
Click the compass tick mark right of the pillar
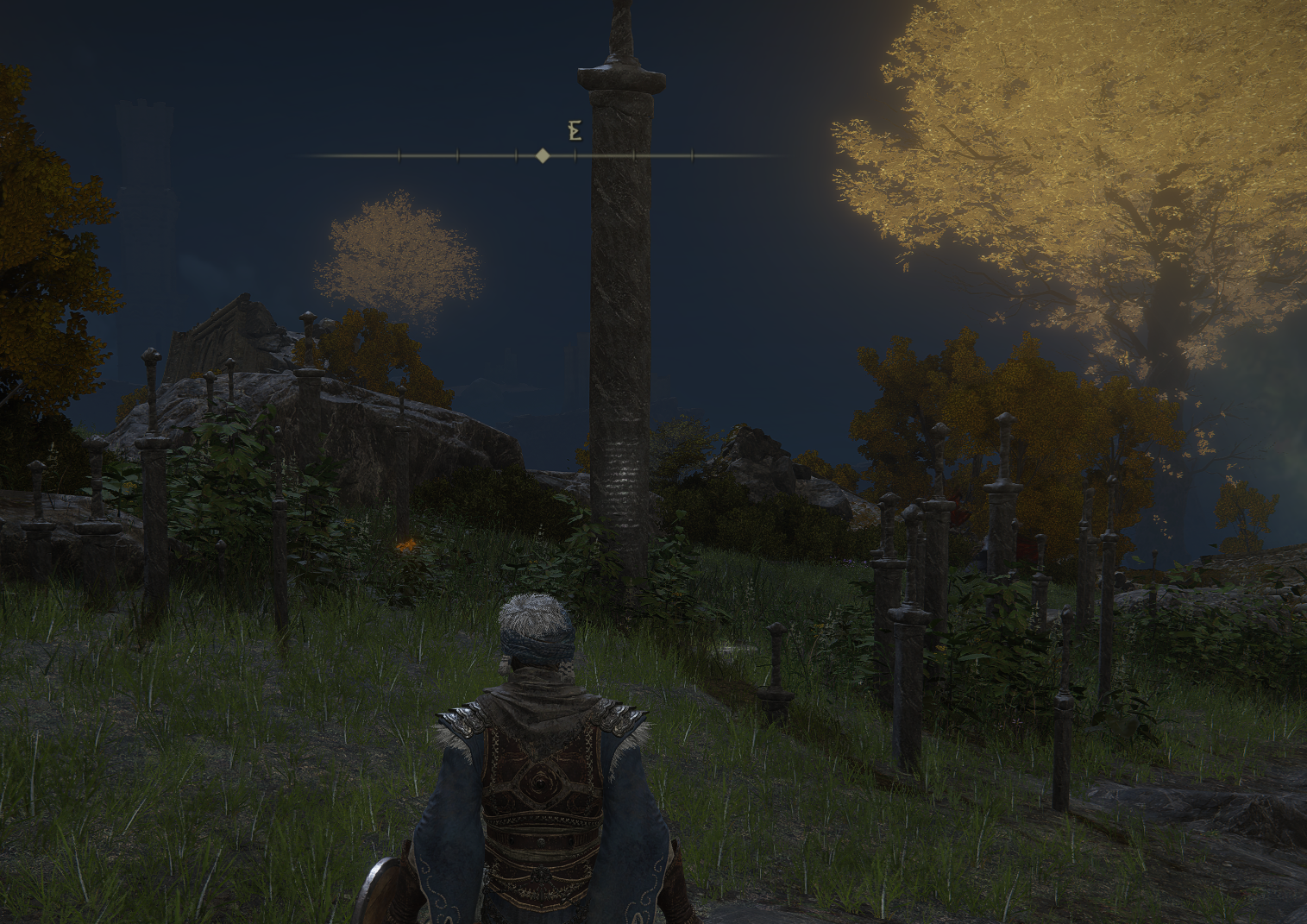pyautogui.click(x=691, y=155)
